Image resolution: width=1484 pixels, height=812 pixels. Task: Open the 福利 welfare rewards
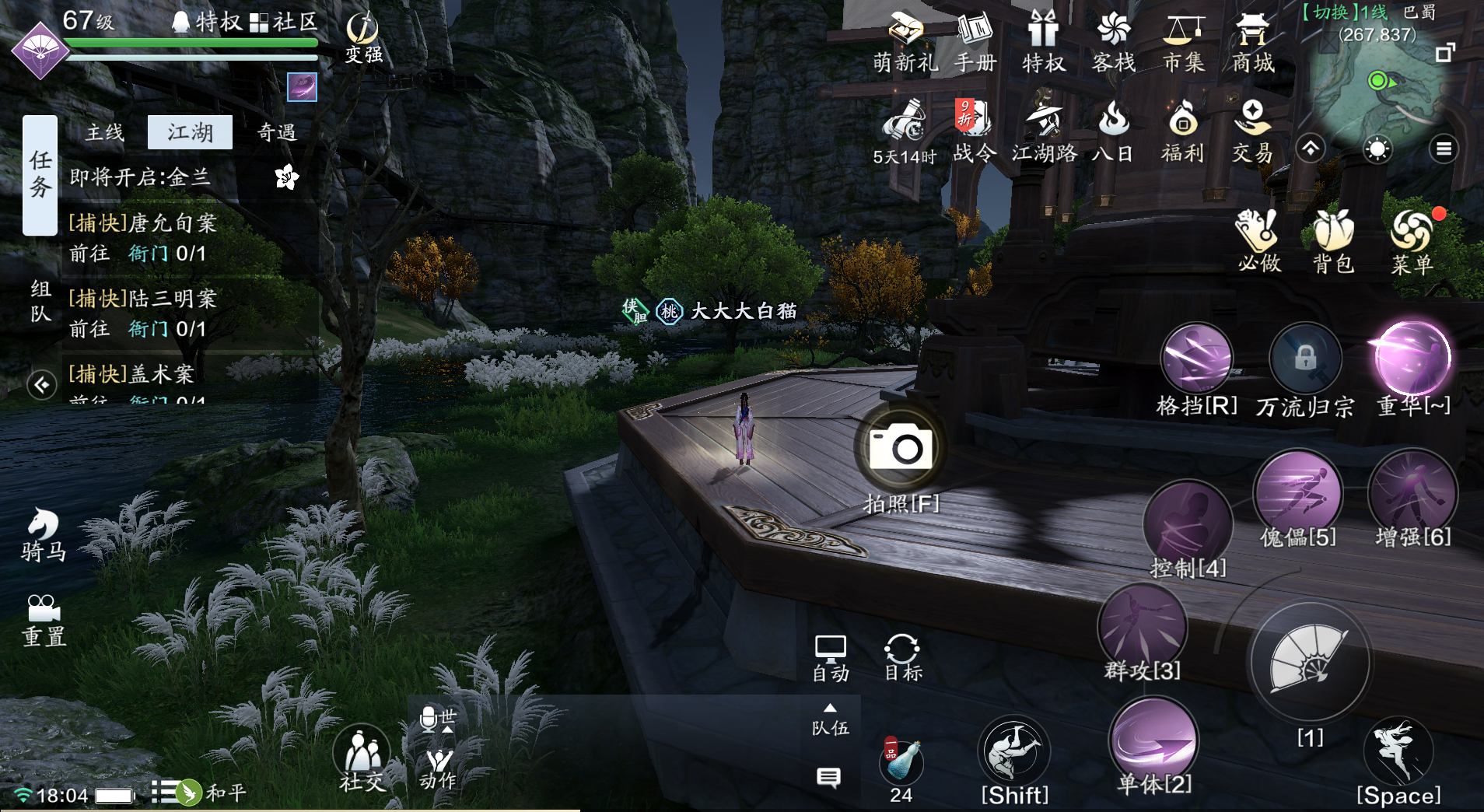tap(1182, 131)
